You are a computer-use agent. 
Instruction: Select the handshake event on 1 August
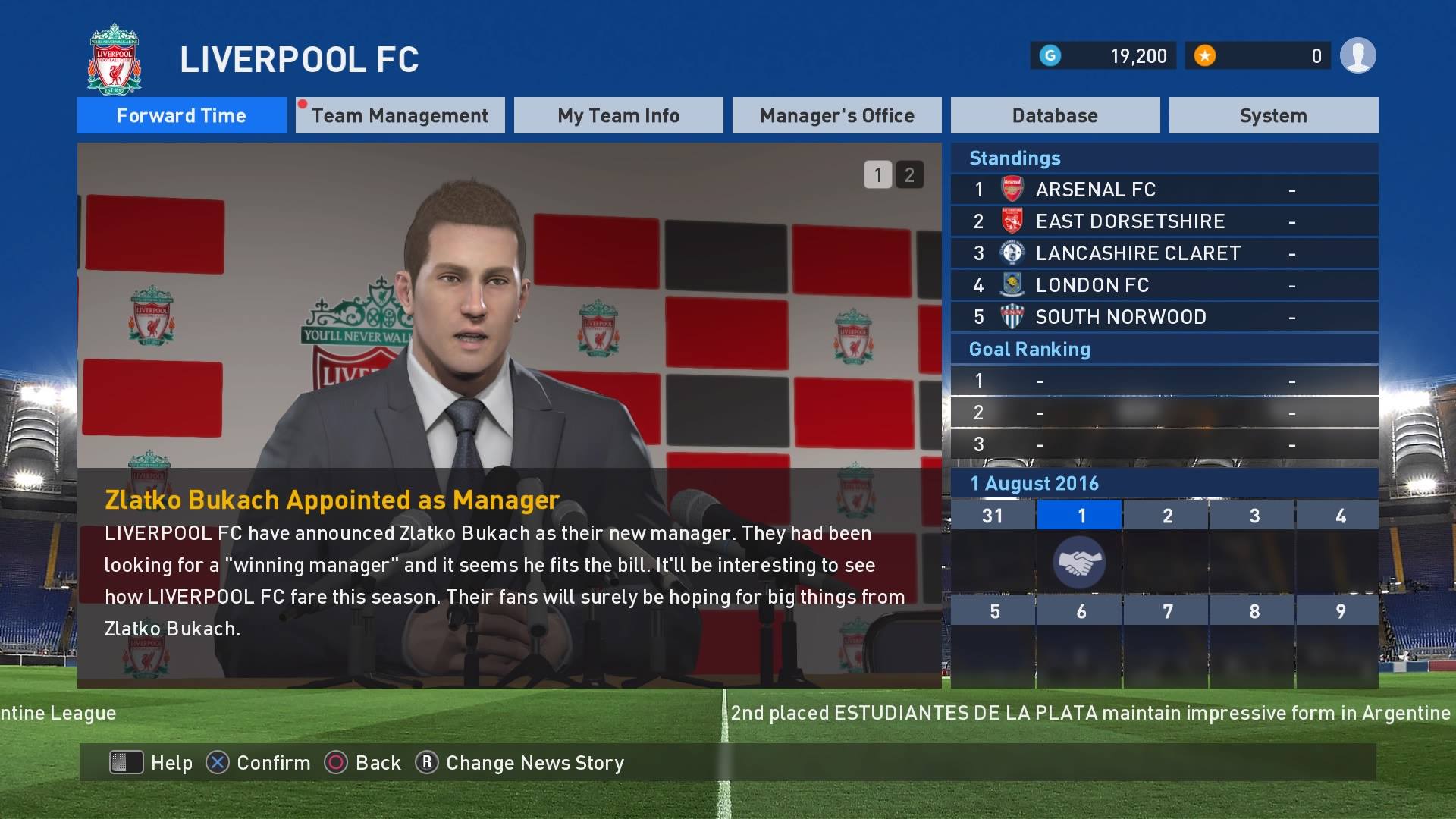1078,563
